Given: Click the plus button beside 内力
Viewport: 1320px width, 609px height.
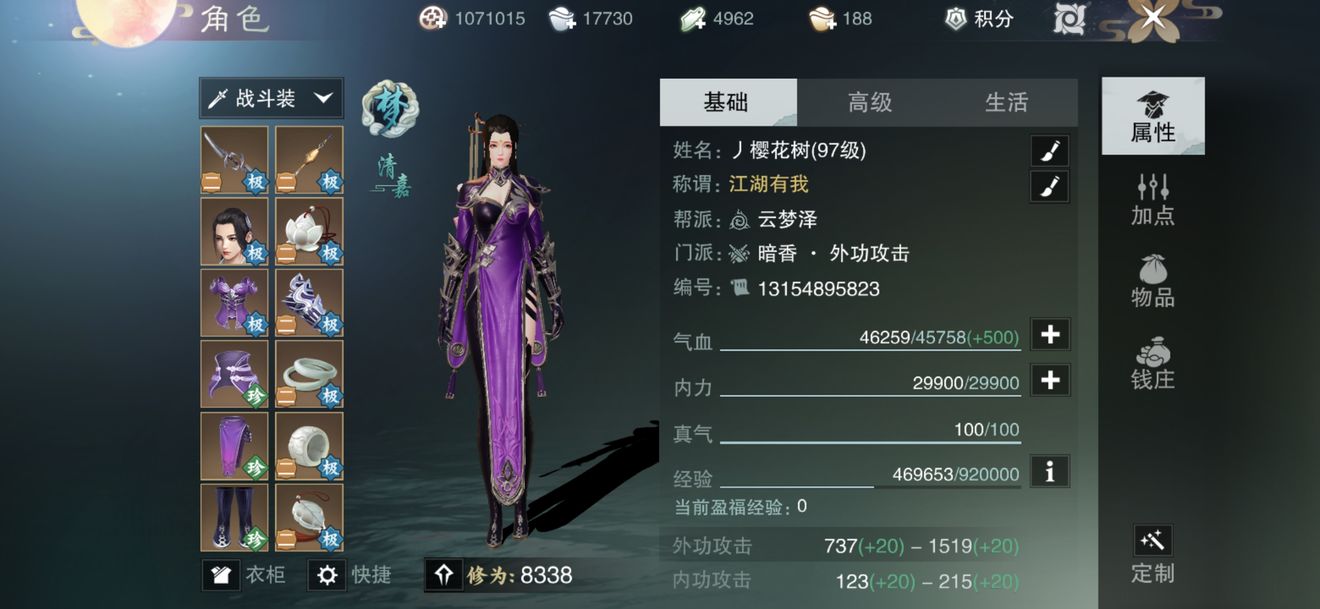Looking at the screenshot, I should [1050, 380].
